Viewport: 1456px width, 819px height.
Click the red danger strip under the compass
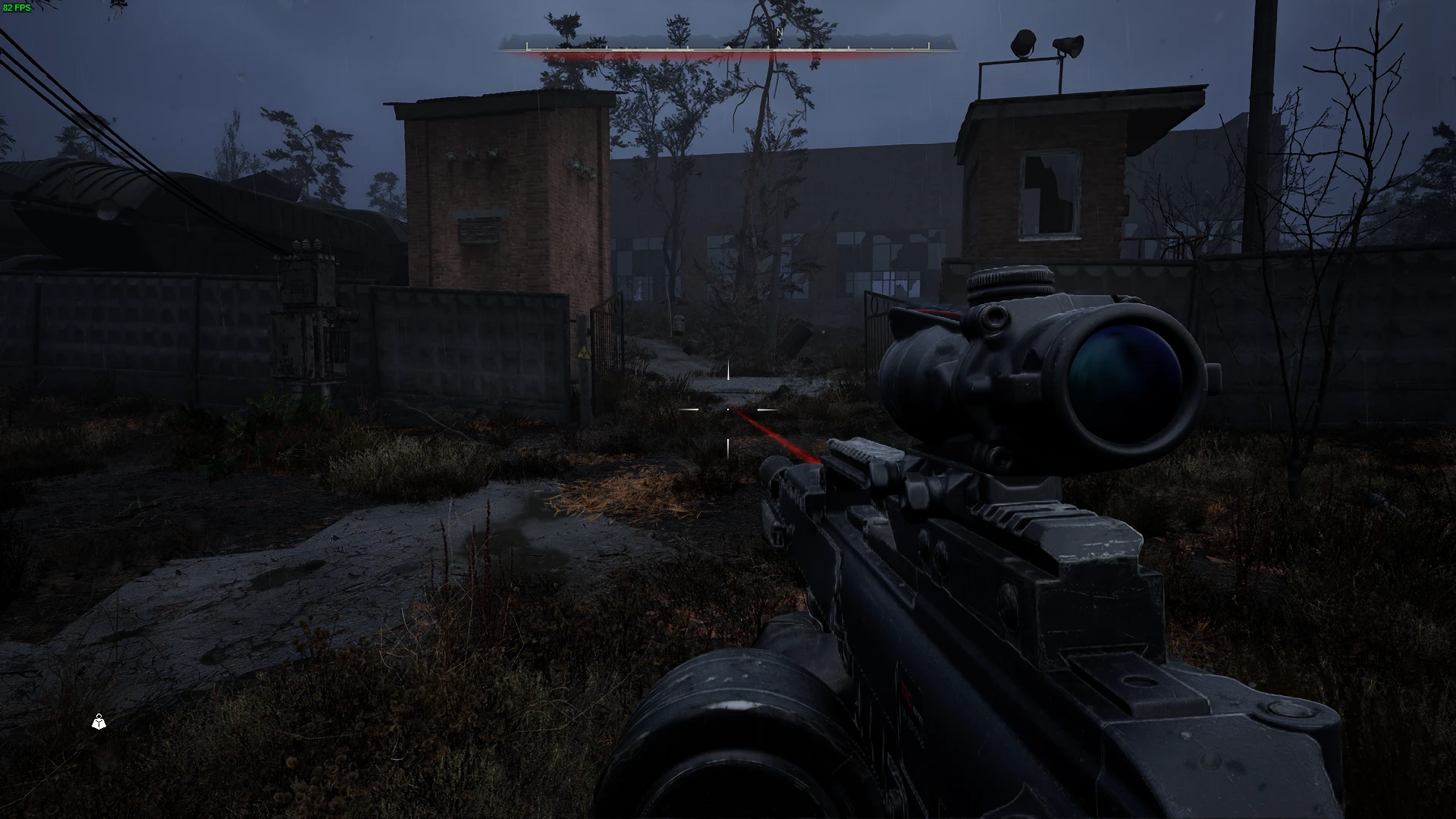pyautogui.click(x=728, y=55)
